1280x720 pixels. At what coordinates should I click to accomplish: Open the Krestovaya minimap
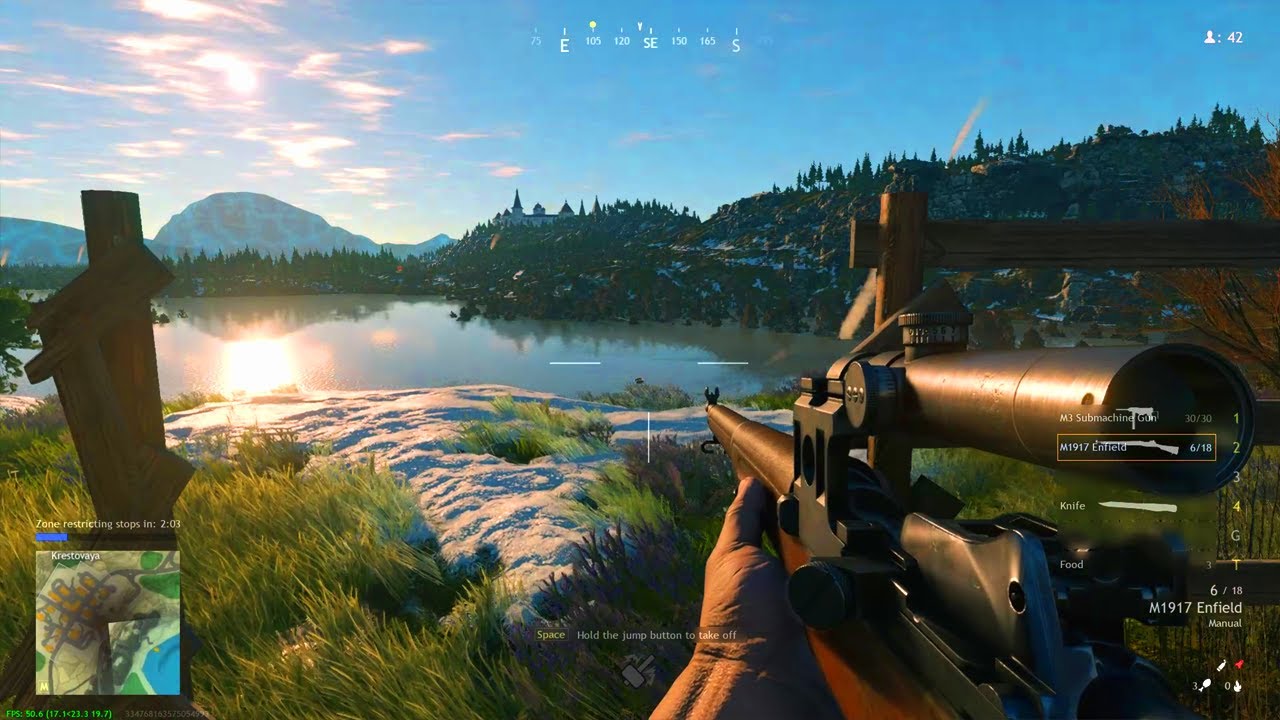pos(108,622)
